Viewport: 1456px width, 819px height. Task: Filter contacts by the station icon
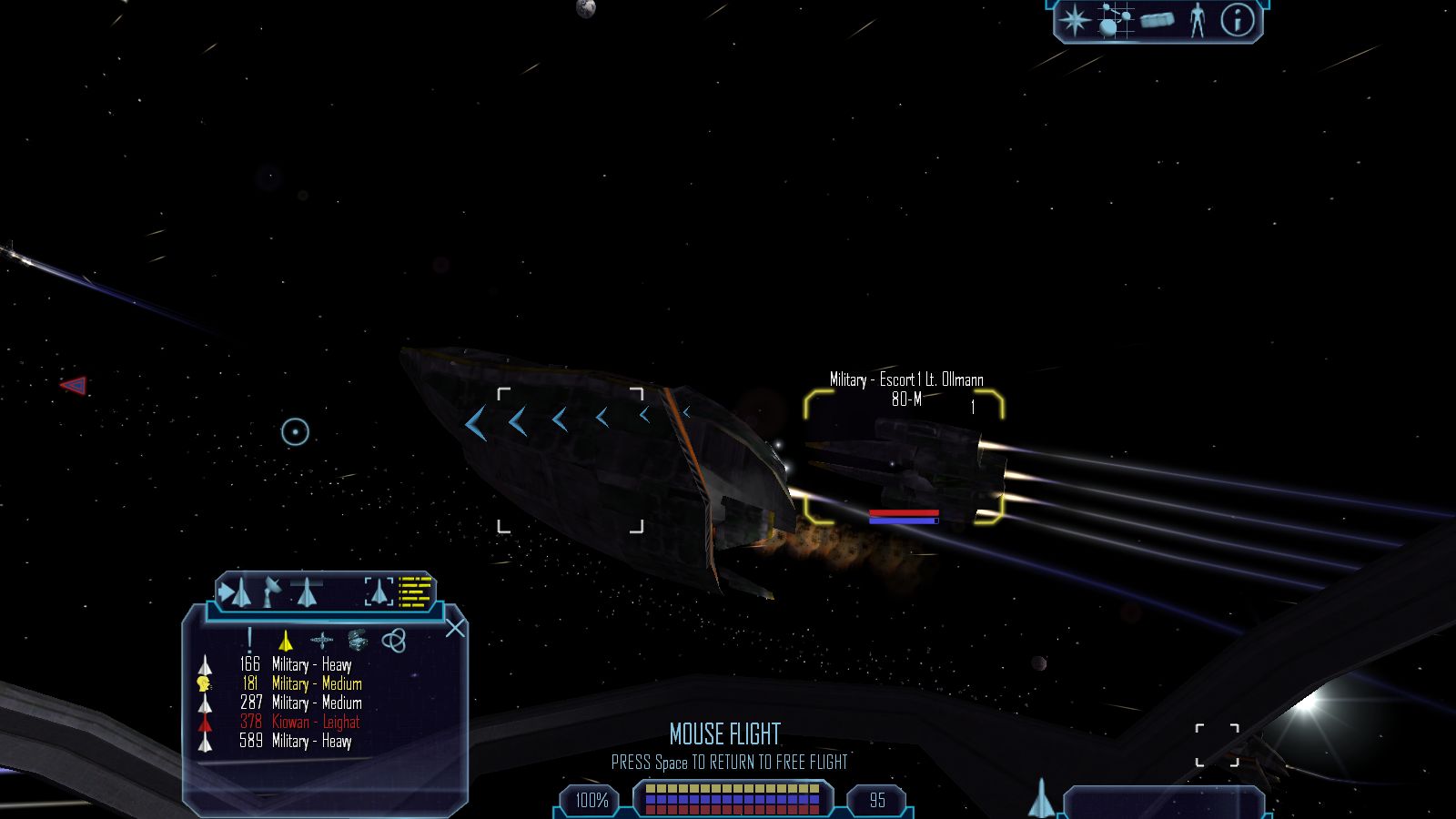click(x=321, y=642)
